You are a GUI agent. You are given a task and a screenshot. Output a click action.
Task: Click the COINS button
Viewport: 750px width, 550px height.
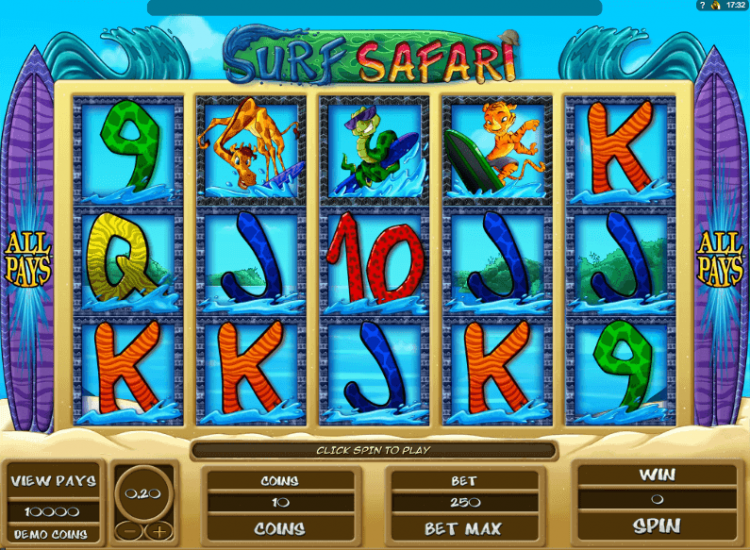click(279, 527)
